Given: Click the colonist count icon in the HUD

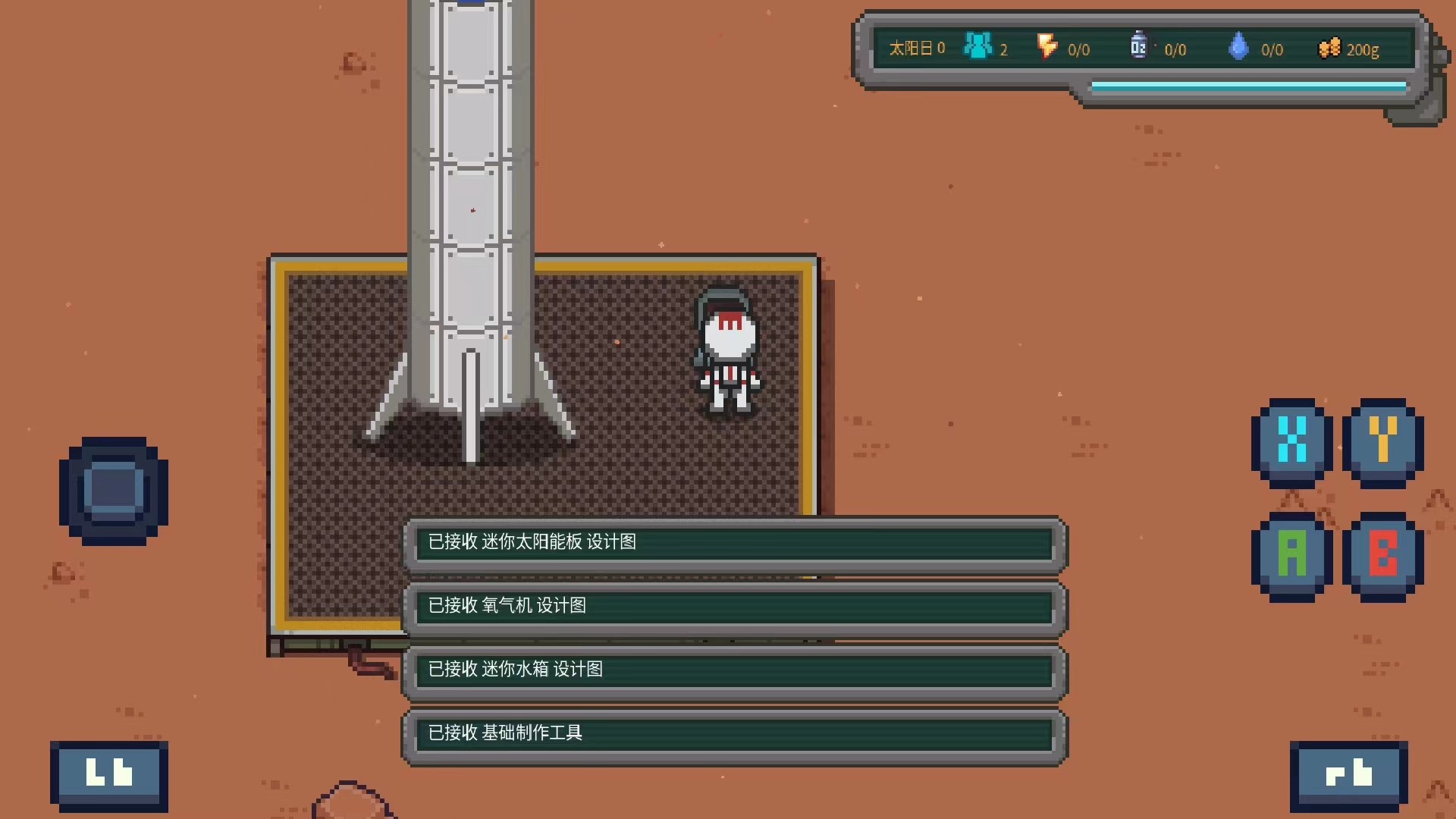Looking at the screenshot, I should (x=977, y=47).
